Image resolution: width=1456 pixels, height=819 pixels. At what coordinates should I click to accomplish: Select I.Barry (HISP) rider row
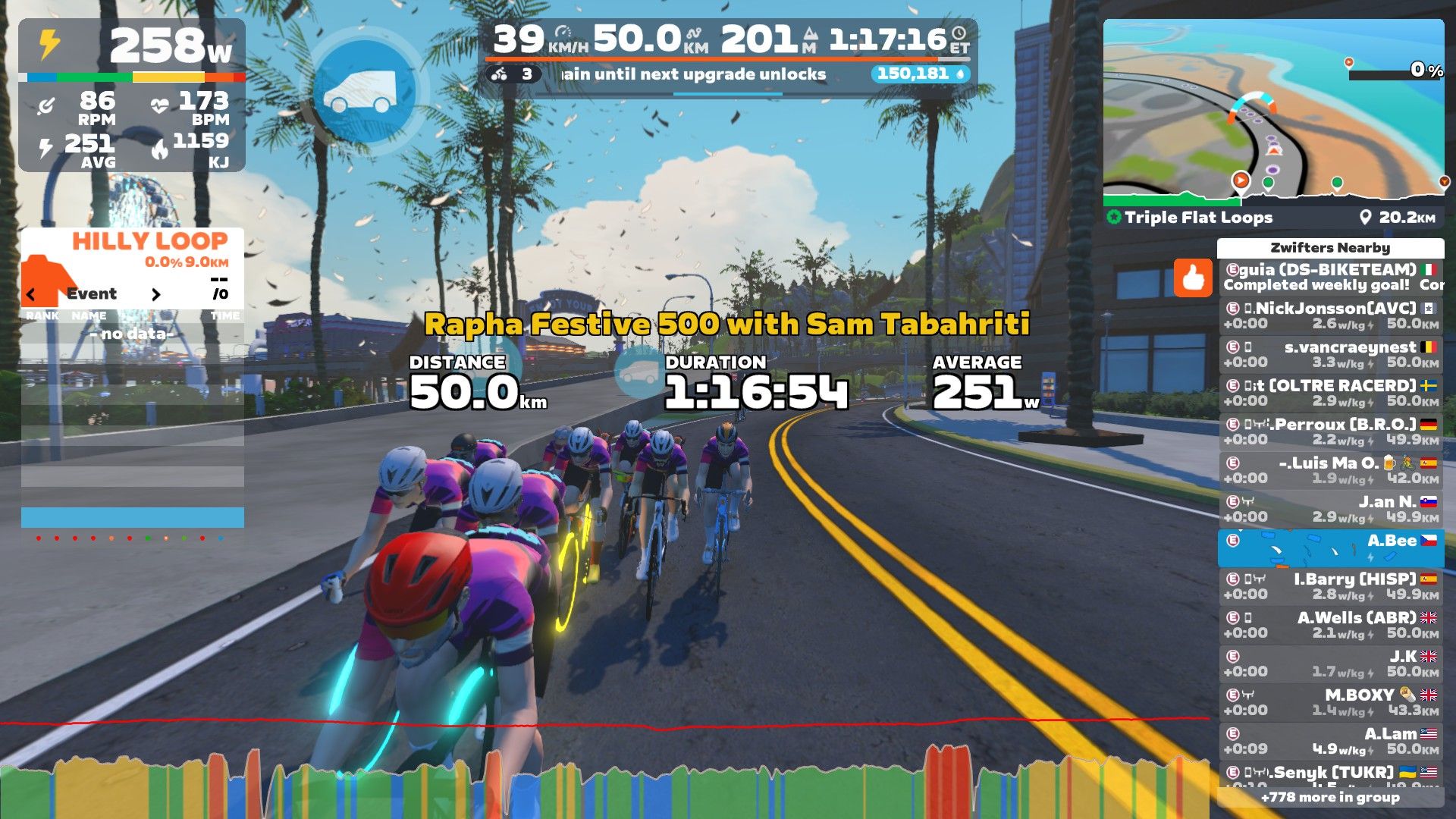[x=1331, y=586]
